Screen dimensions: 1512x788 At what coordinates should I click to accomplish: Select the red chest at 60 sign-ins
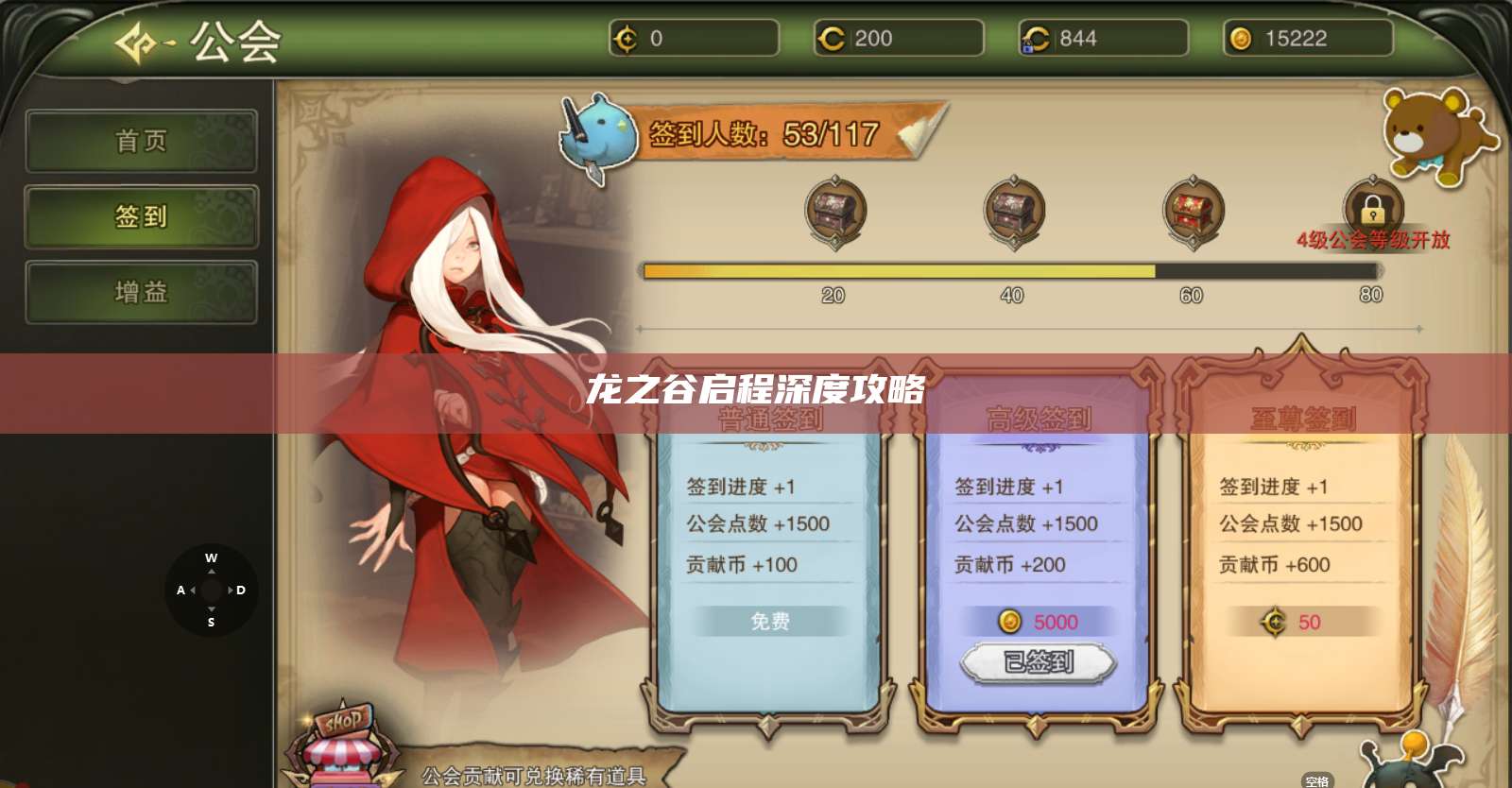tap(1192, 210)
